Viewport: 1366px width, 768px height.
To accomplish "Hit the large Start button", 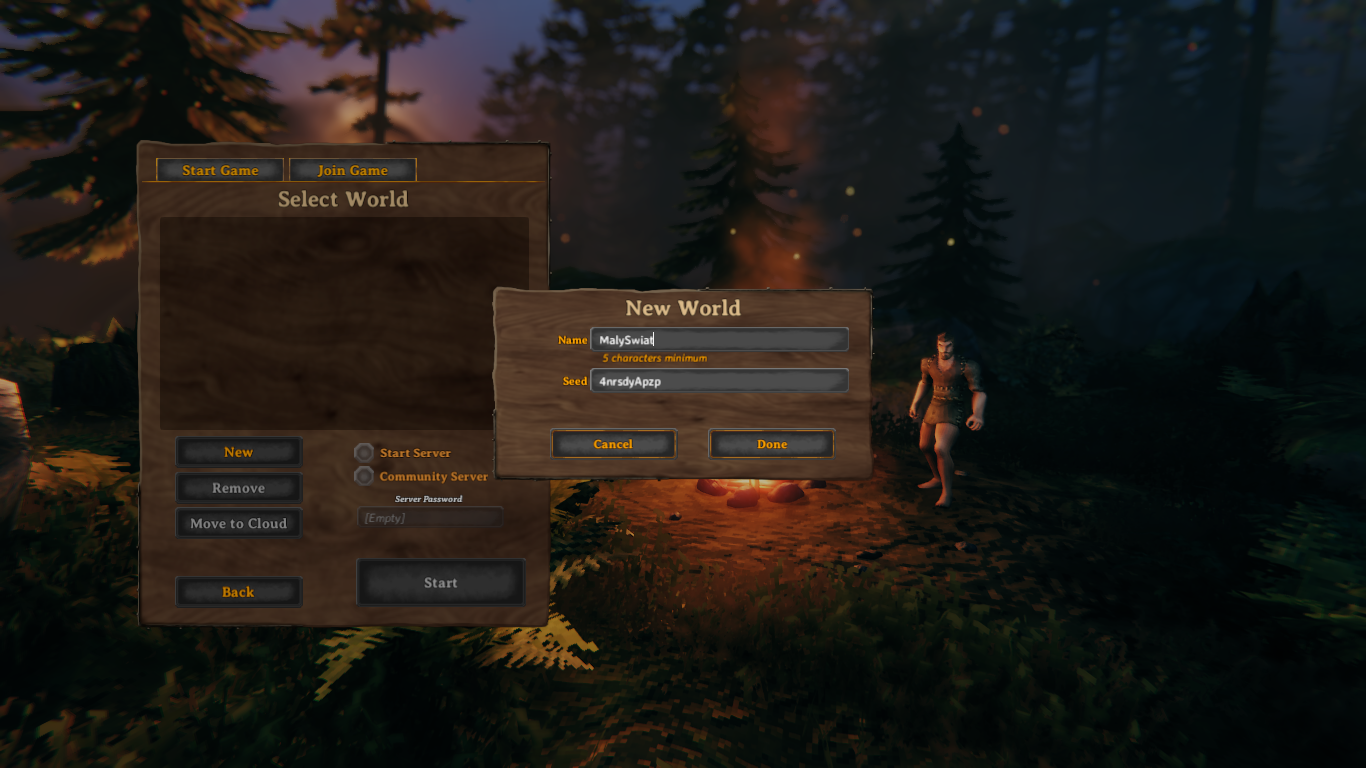I will (x=440, y=582).
